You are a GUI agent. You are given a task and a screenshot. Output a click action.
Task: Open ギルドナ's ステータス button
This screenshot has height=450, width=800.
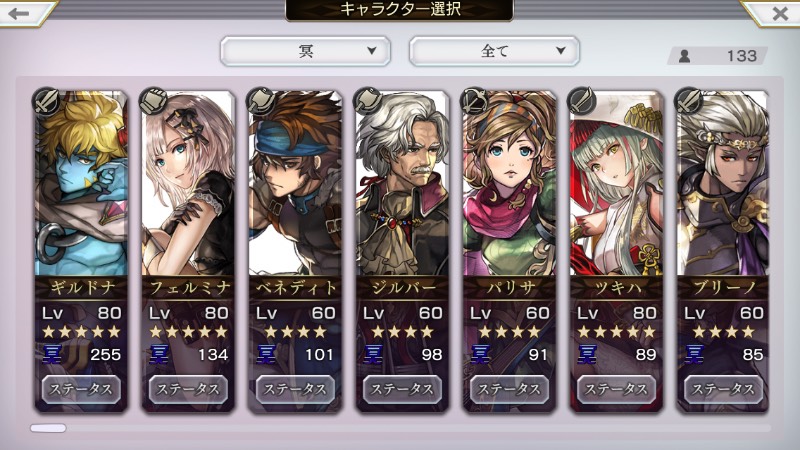click(80, 388)
